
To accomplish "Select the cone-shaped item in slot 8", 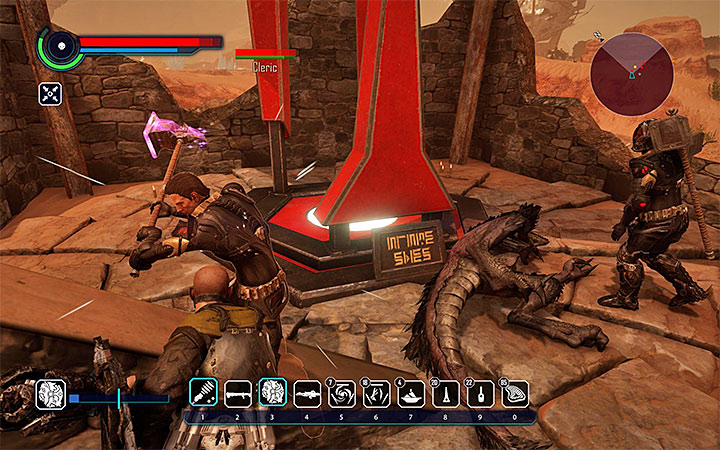I will (444, 392).
